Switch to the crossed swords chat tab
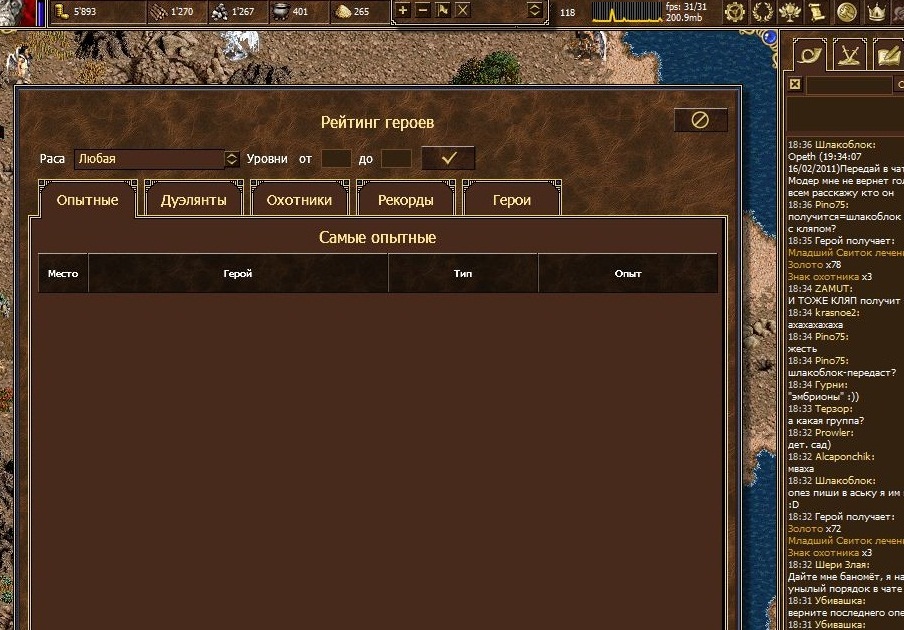The width and height of the screenshot is (904, 630). click(849, 55)
